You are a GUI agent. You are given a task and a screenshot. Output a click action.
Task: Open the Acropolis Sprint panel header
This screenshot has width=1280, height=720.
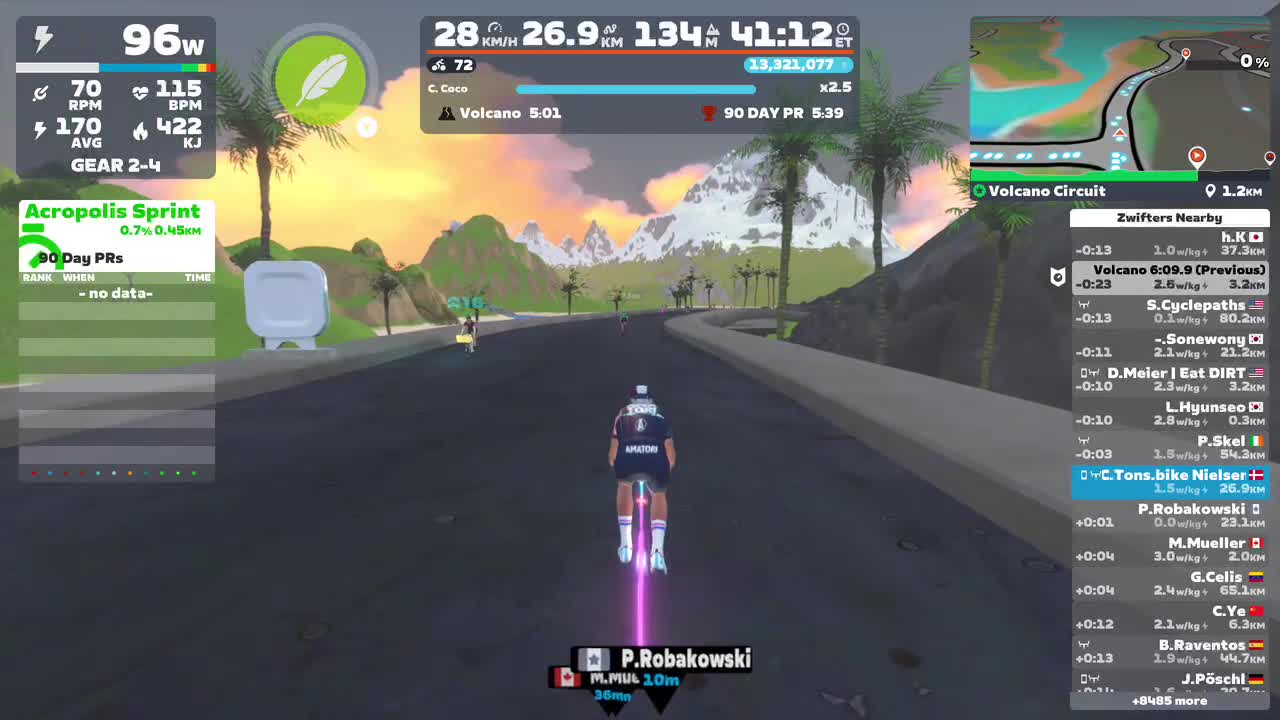coord(114,211)
